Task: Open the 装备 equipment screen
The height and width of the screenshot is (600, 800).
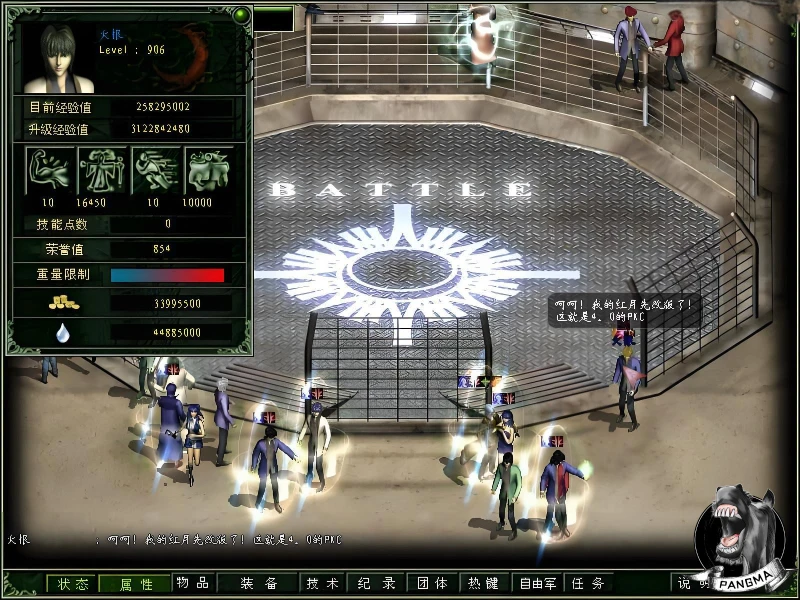Action: 258,584
